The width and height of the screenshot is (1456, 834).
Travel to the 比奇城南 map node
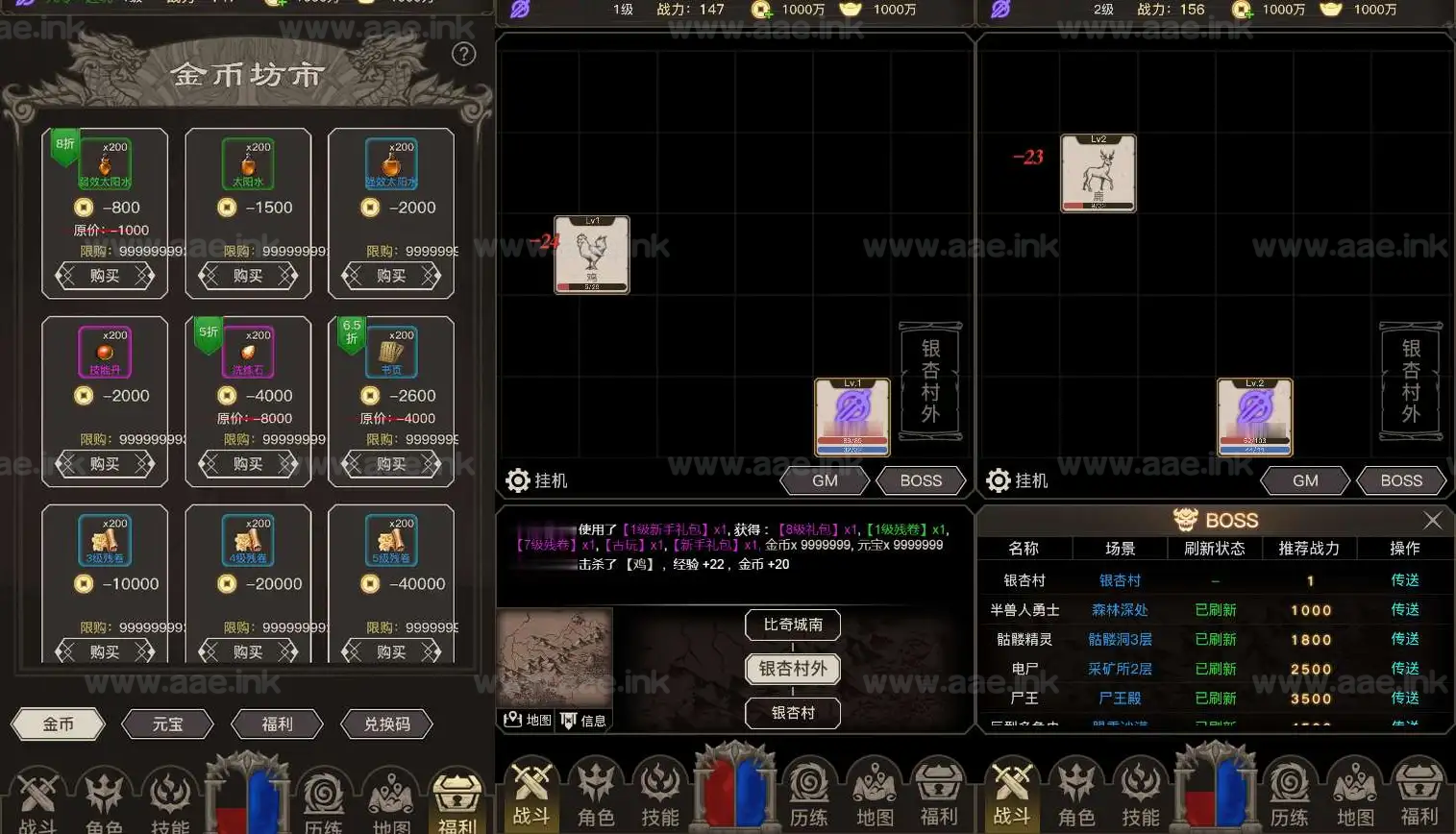(x=793, y=625)
